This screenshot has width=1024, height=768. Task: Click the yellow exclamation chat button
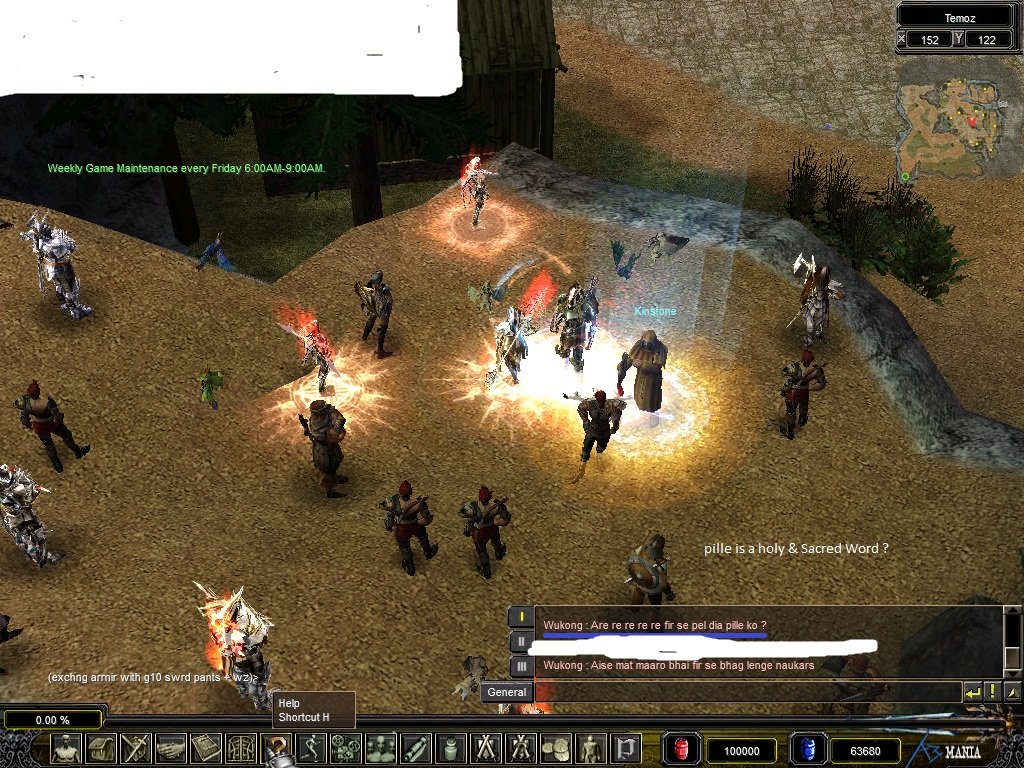tap(992, 692)
